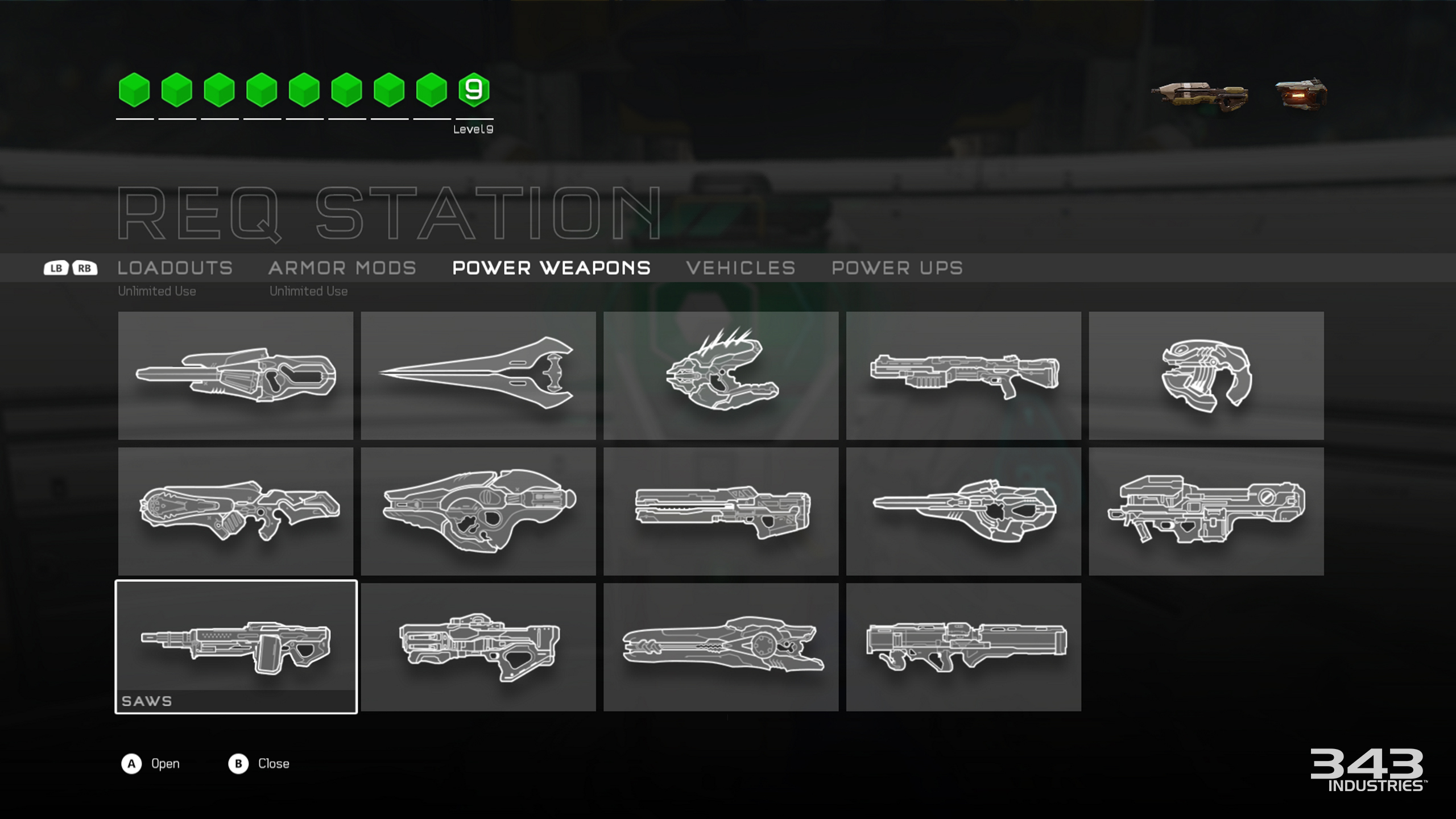Open the Armor Mods tab

342,268
